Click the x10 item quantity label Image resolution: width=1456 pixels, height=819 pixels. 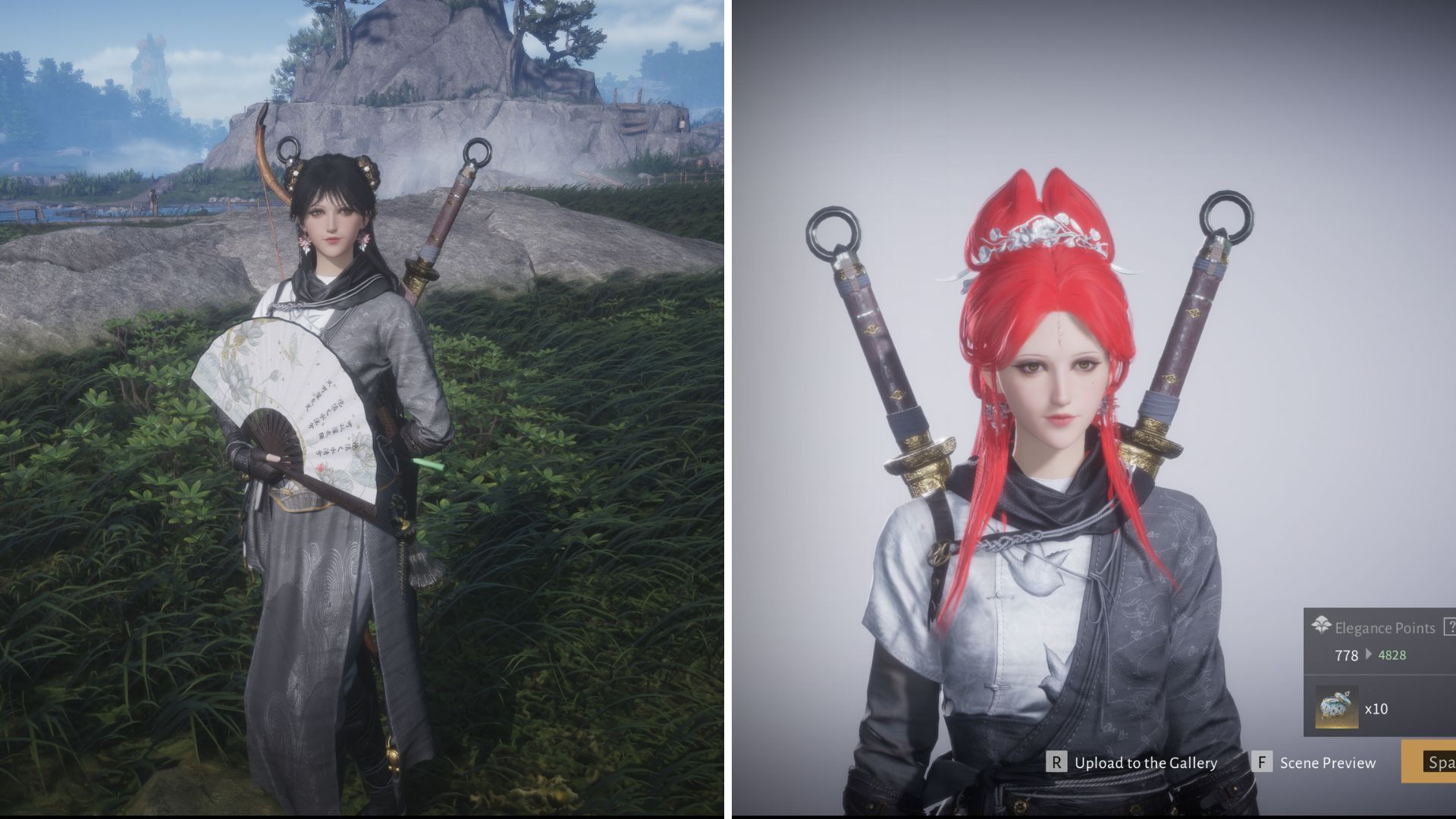click(x=1378, y=708)
